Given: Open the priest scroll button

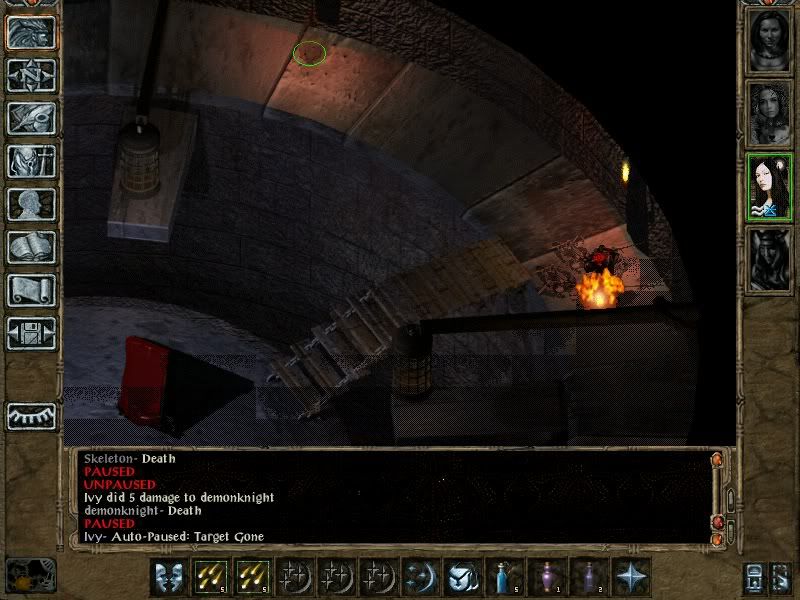Looking at the screenshot, I should 31,290.
